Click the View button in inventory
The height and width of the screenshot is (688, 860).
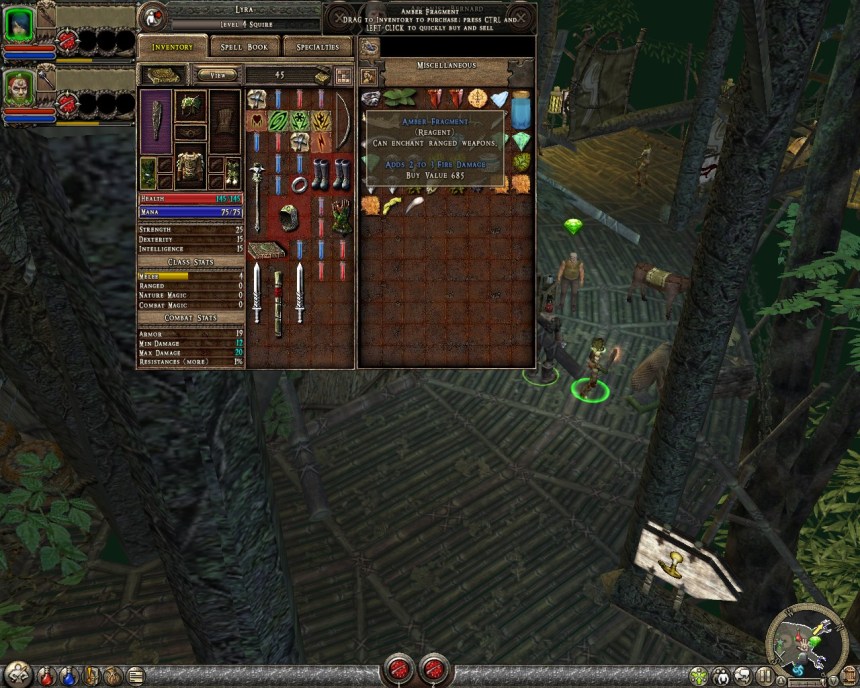pos(217,74)
